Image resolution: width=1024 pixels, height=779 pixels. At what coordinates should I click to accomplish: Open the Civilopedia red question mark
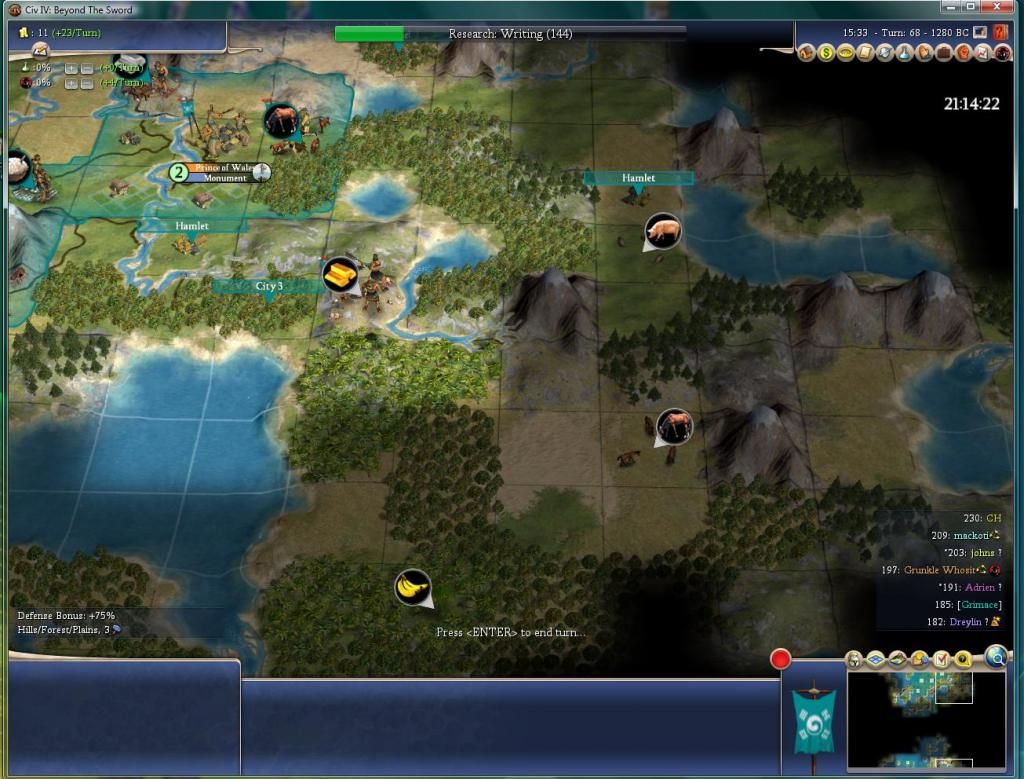click(x=1001, y=32)
